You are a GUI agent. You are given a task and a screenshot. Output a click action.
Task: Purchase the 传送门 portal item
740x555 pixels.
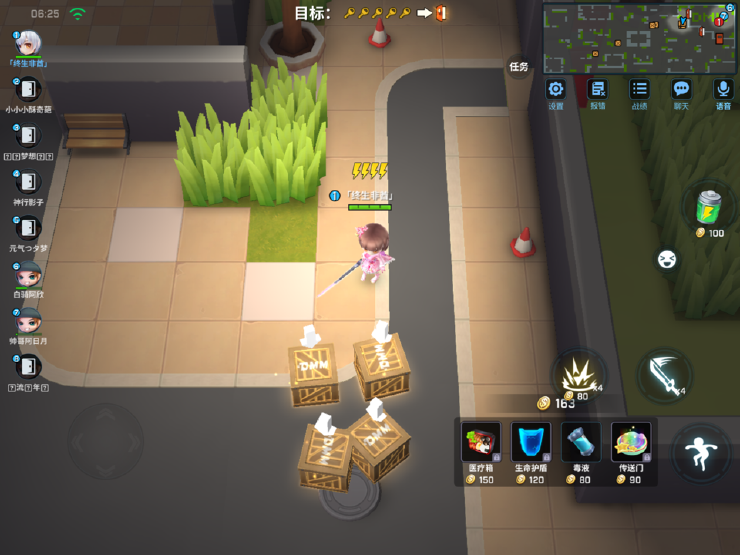click(631, 443)
